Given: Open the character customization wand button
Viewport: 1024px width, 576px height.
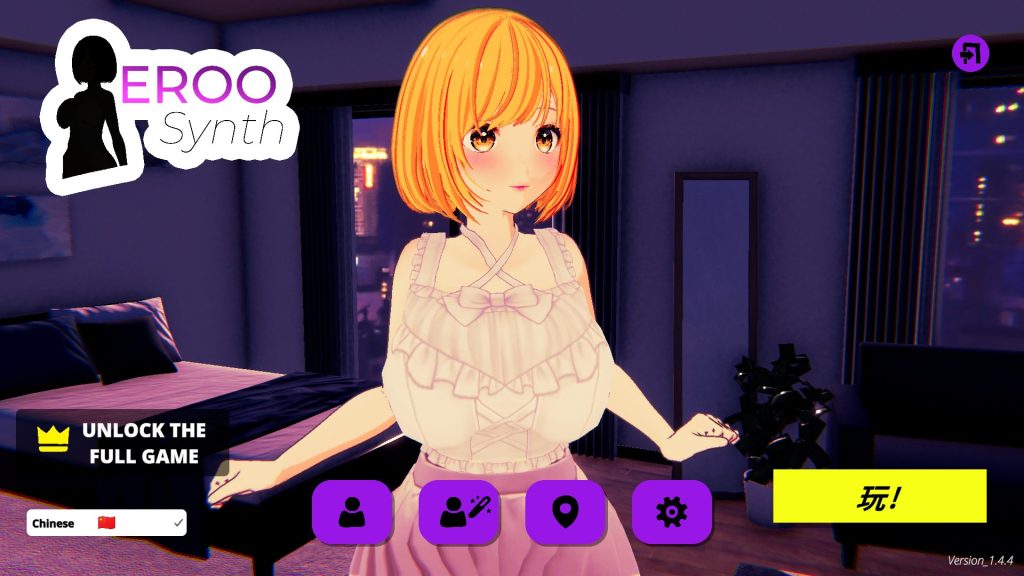Looking at the screenshot, I should click(458, 512).
